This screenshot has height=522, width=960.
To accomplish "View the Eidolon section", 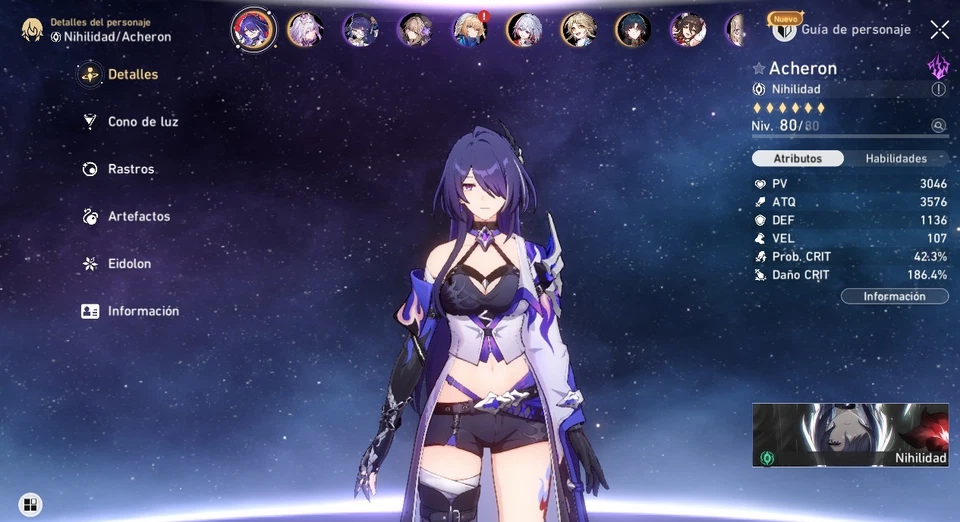I will (129, 264).
